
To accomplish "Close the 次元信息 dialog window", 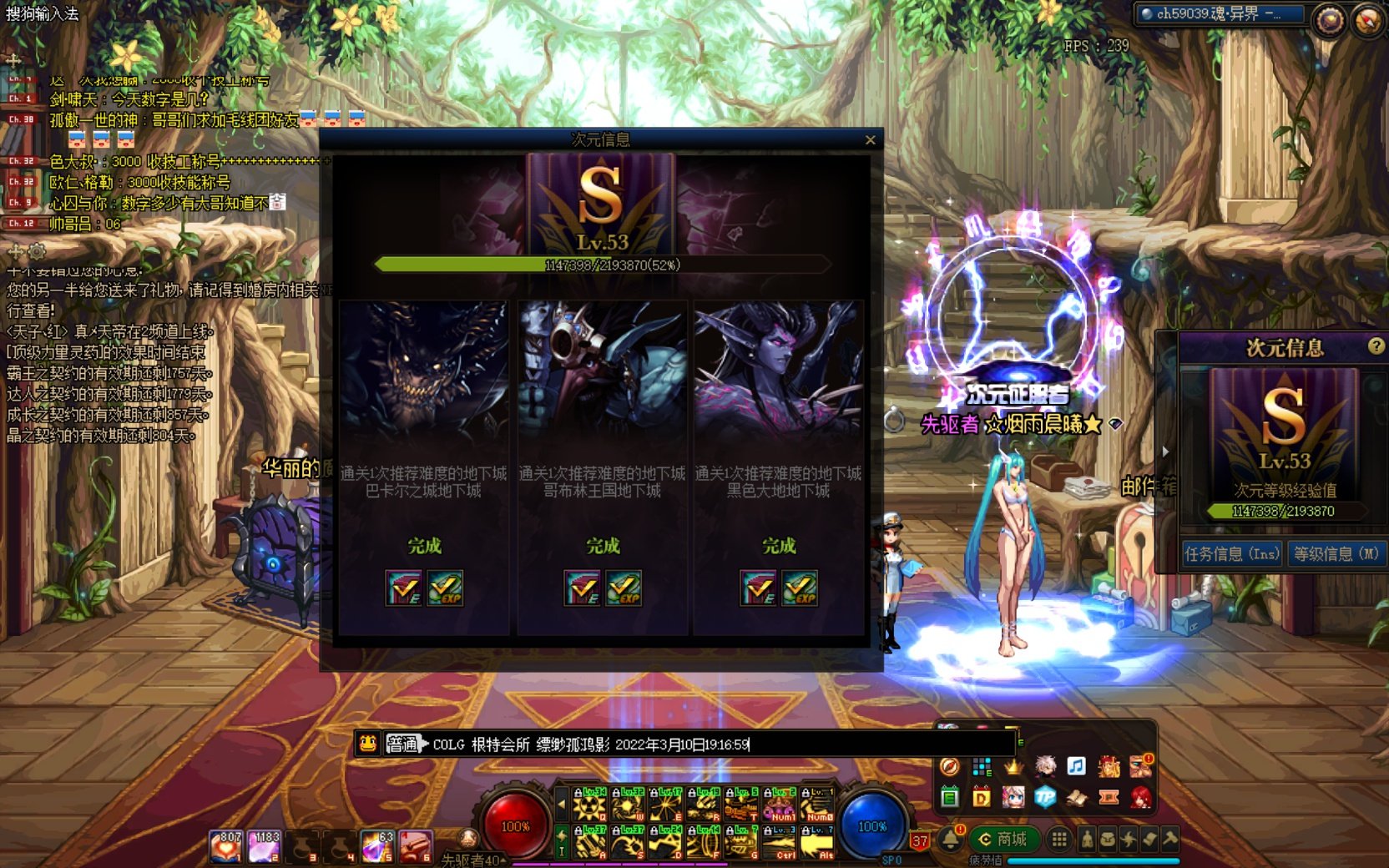I will pyautogui.click(x=870, y=140).
